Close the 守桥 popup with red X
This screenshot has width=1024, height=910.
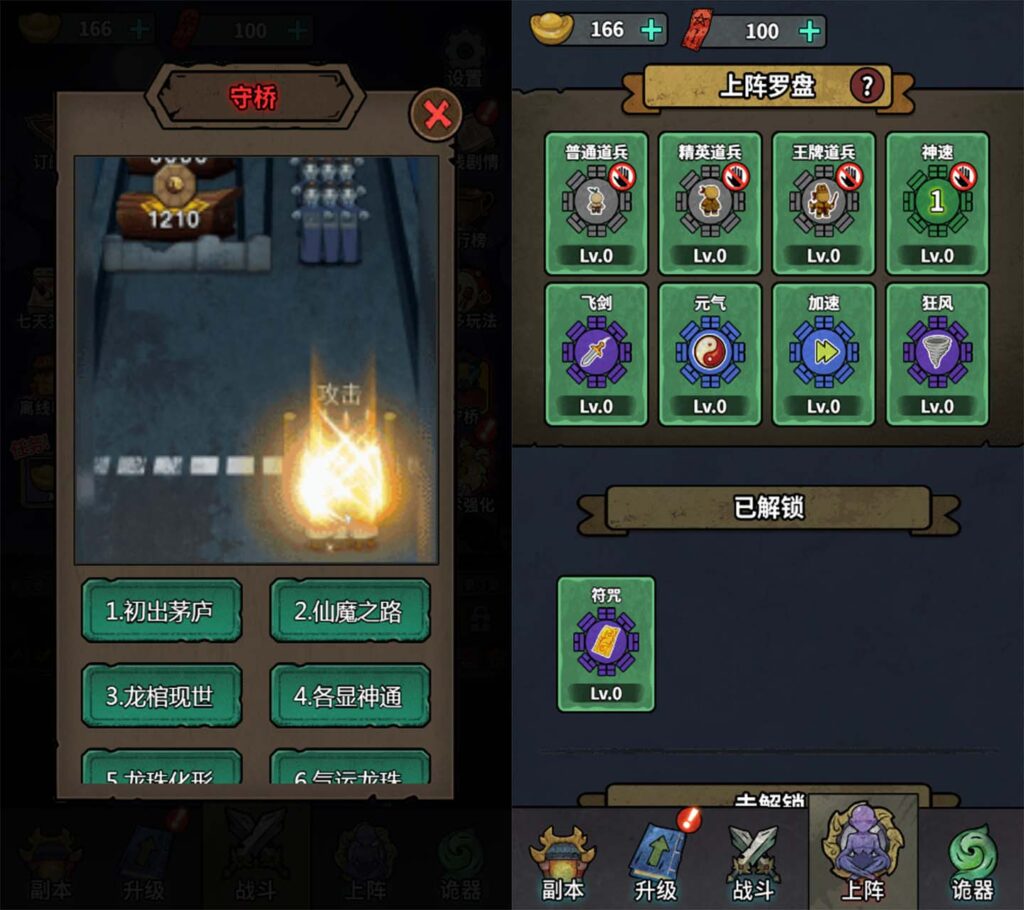click(x=437, y=115)
